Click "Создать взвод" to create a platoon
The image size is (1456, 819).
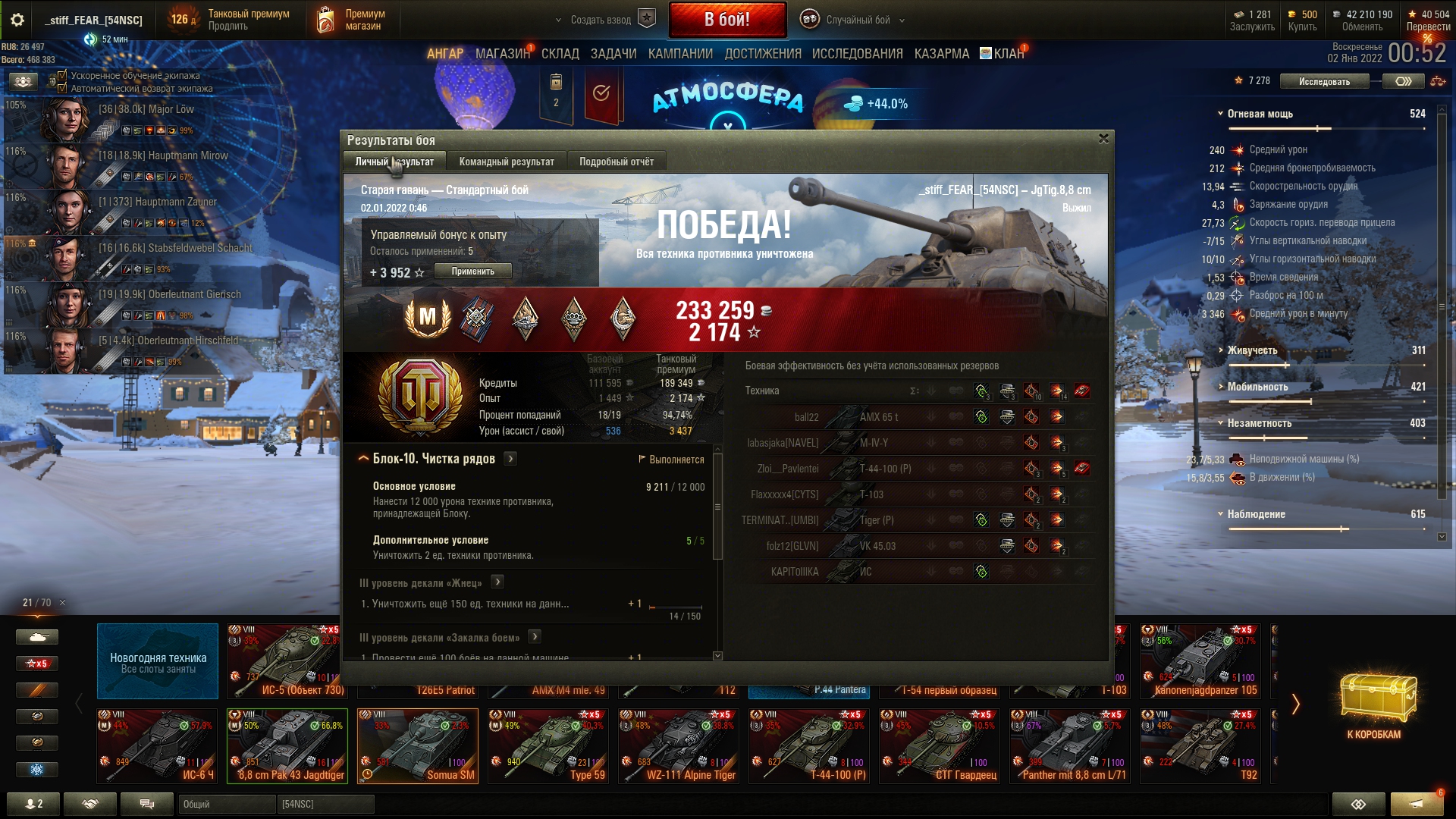click(601, 20)
